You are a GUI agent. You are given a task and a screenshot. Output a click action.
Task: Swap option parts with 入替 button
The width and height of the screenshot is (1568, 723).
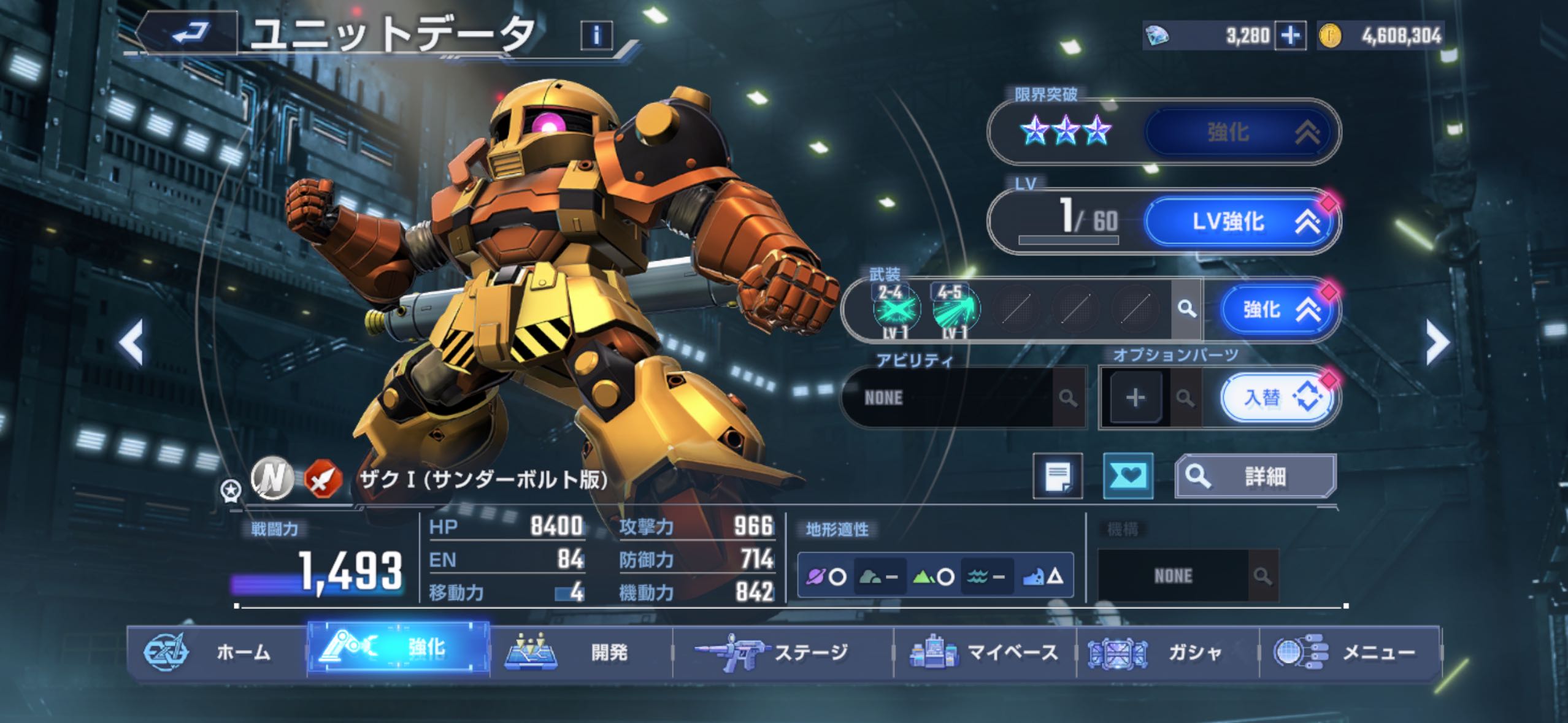pos(1278,398)
